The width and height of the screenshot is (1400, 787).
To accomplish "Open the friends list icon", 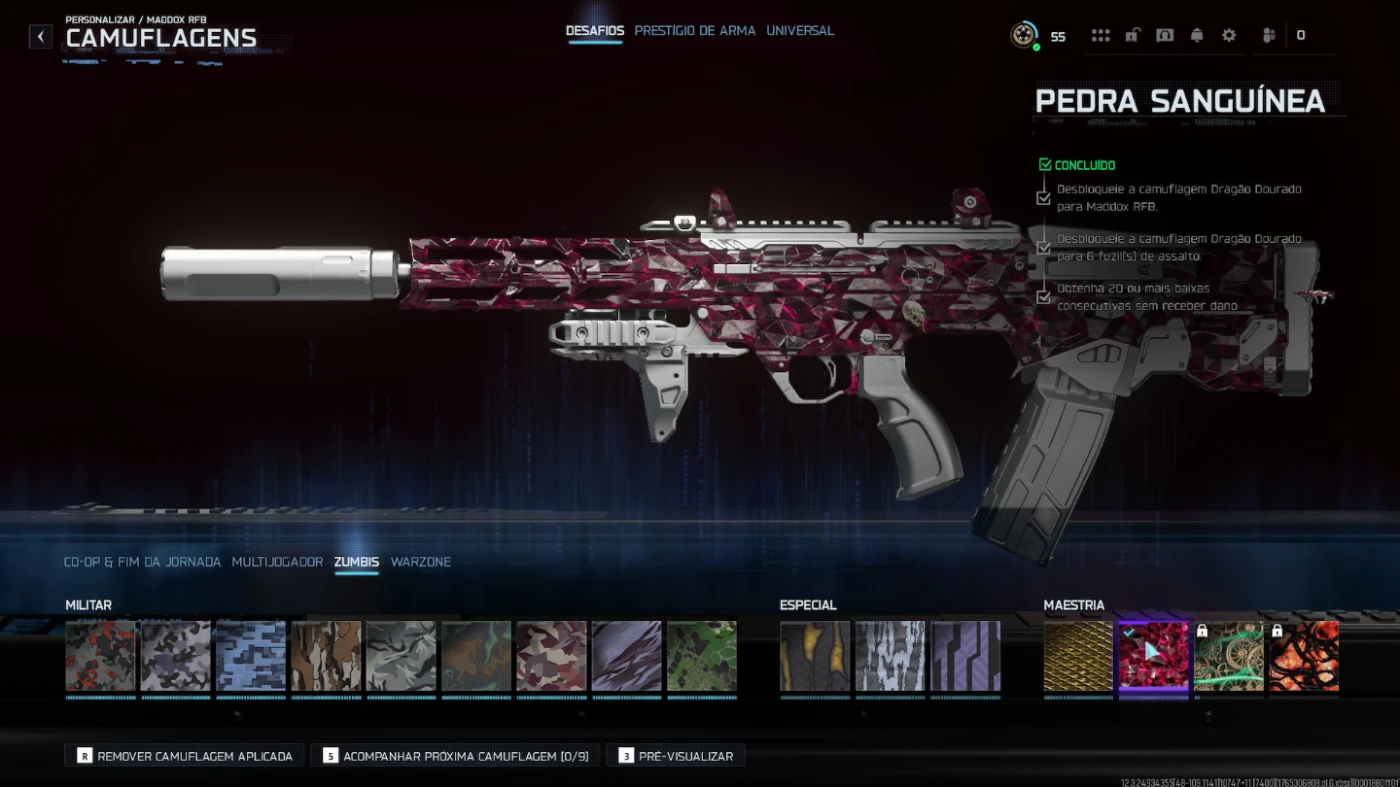I will (x=1269, y=36).
